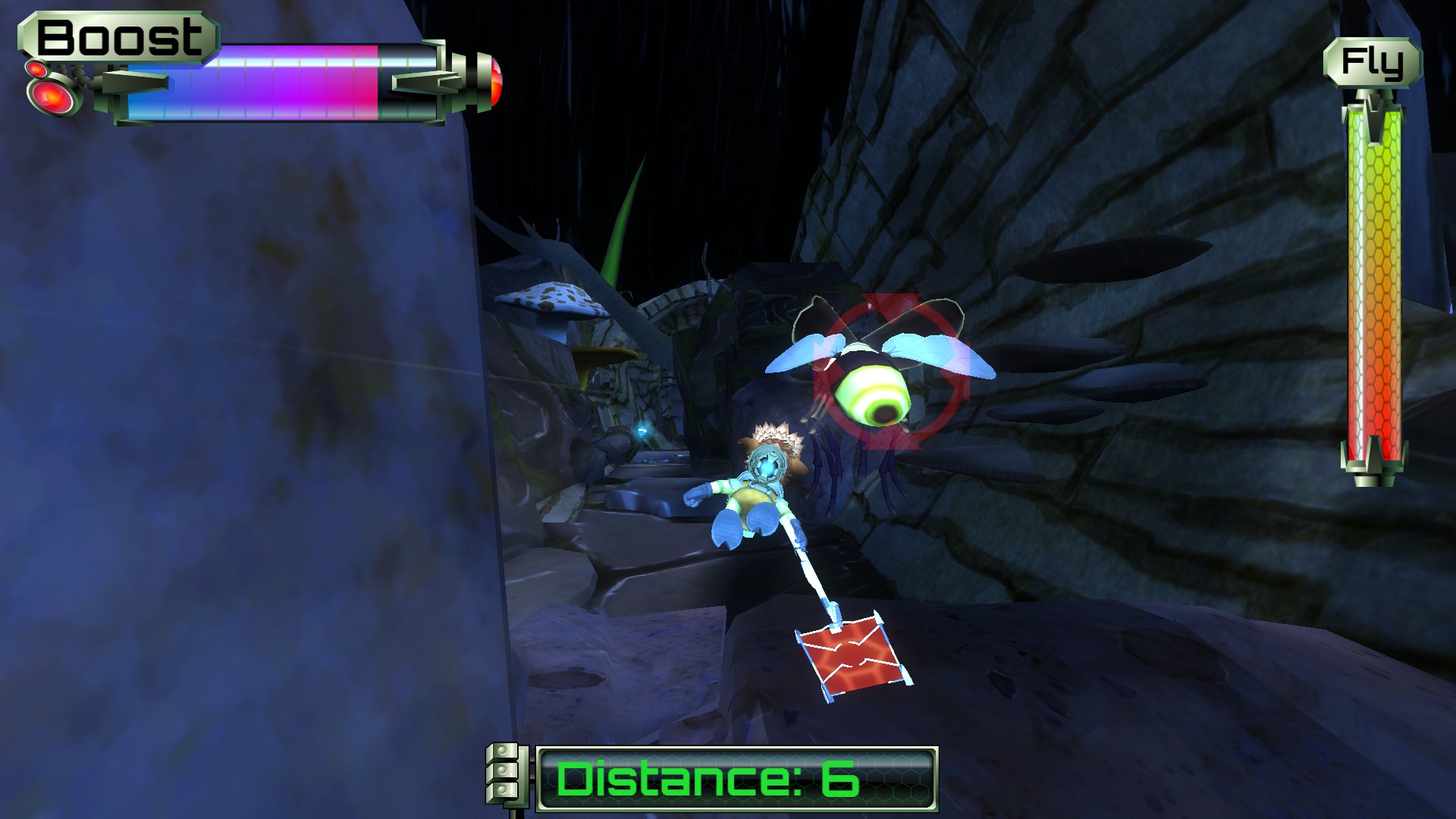
Task: Expand the top rivet block on the Distance pole
Action: 502,751
